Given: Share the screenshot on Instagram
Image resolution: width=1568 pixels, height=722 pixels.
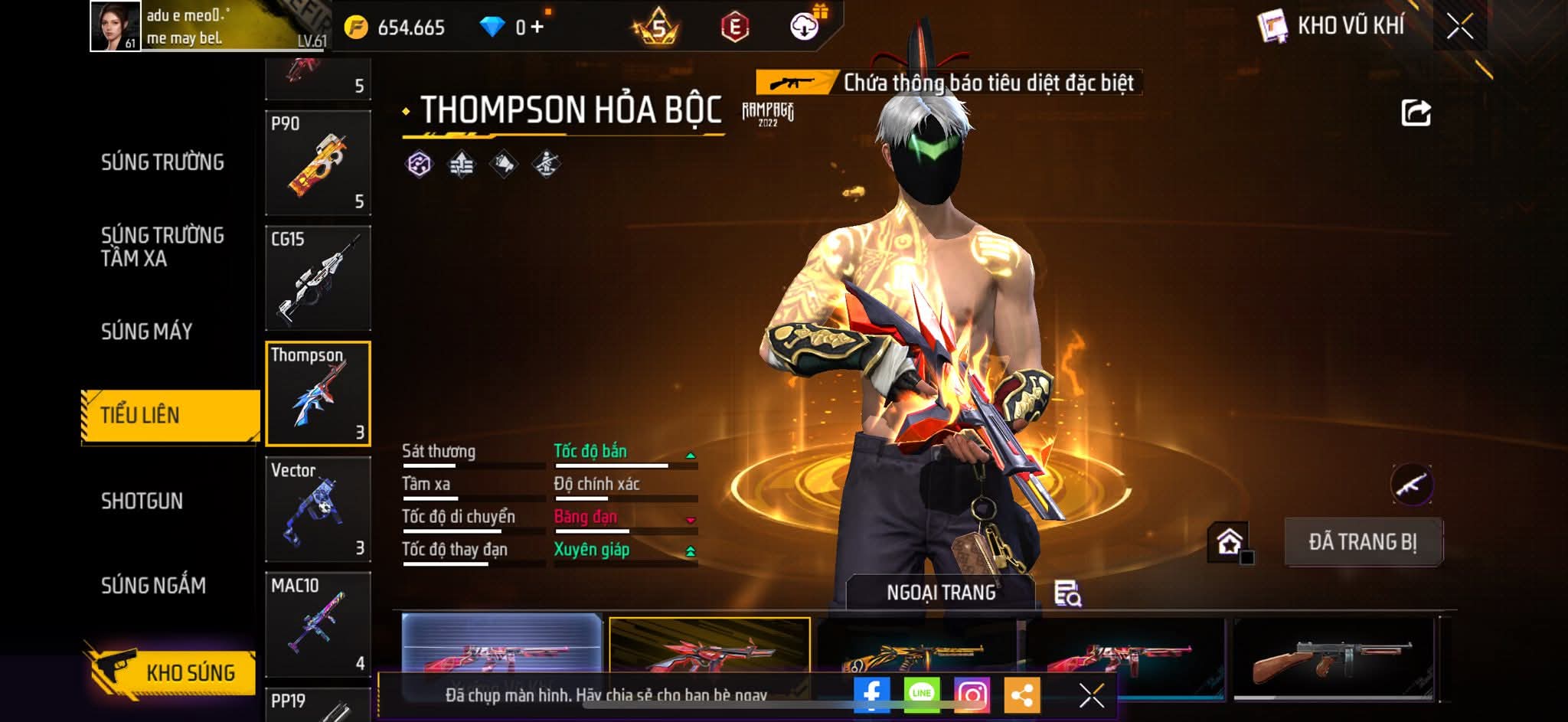Looking at the screenshot, I should pos(972,694).
